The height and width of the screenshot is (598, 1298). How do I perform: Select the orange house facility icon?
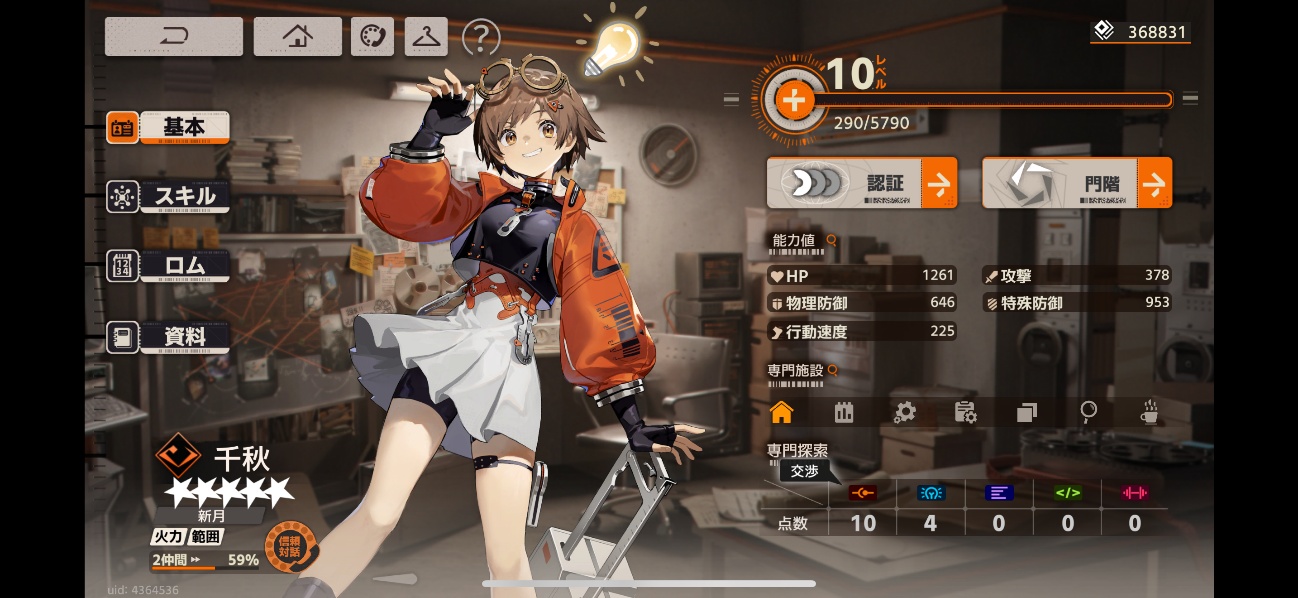781,412
